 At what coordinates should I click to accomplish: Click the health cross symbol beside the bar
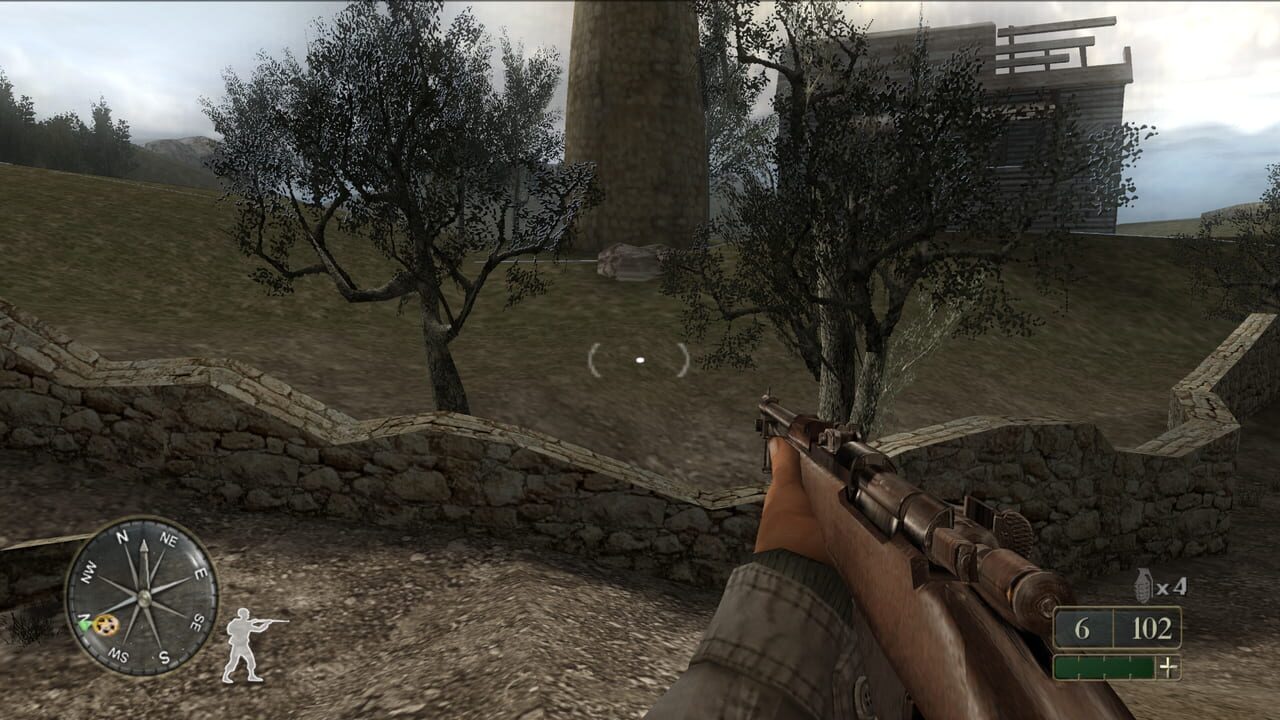[x=1167, y=666]
